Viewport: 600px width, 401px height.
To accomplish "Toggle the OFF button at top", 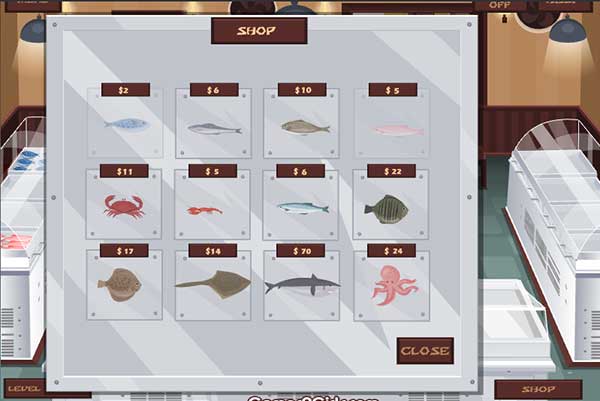I will point(493,5).
